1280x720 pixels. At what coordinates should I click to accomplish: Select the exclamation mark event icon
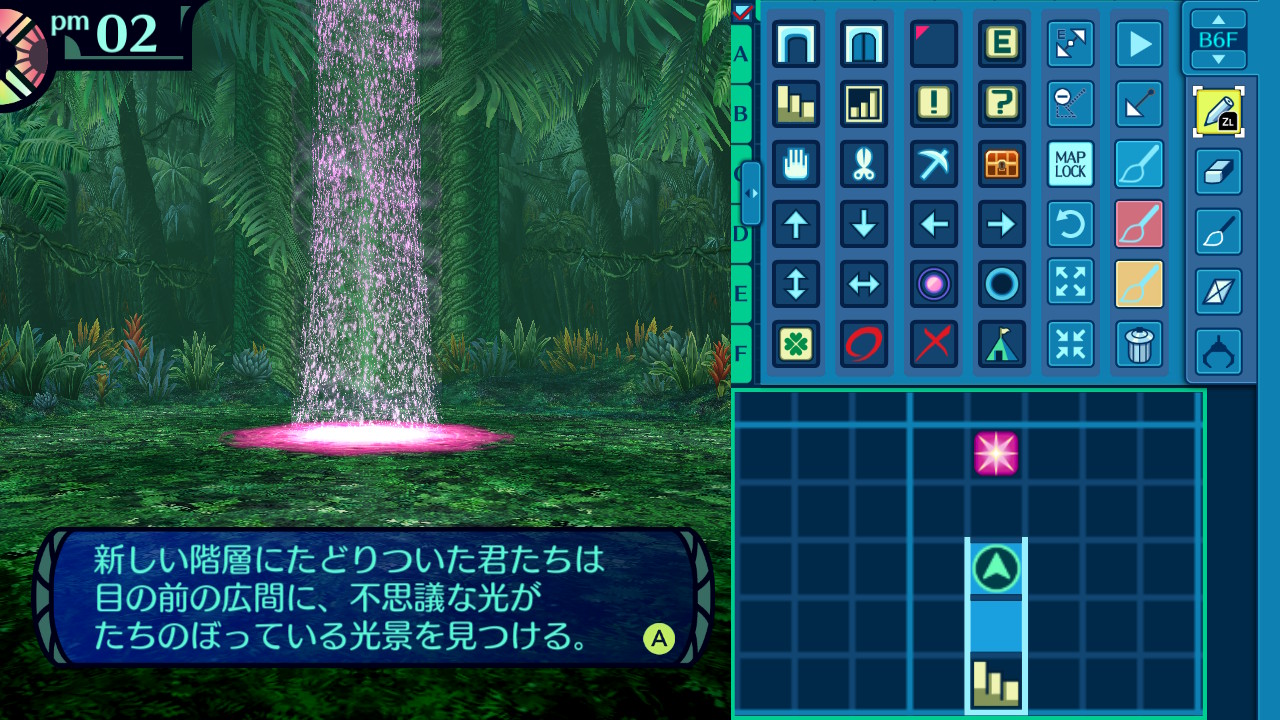coord(934,104)
